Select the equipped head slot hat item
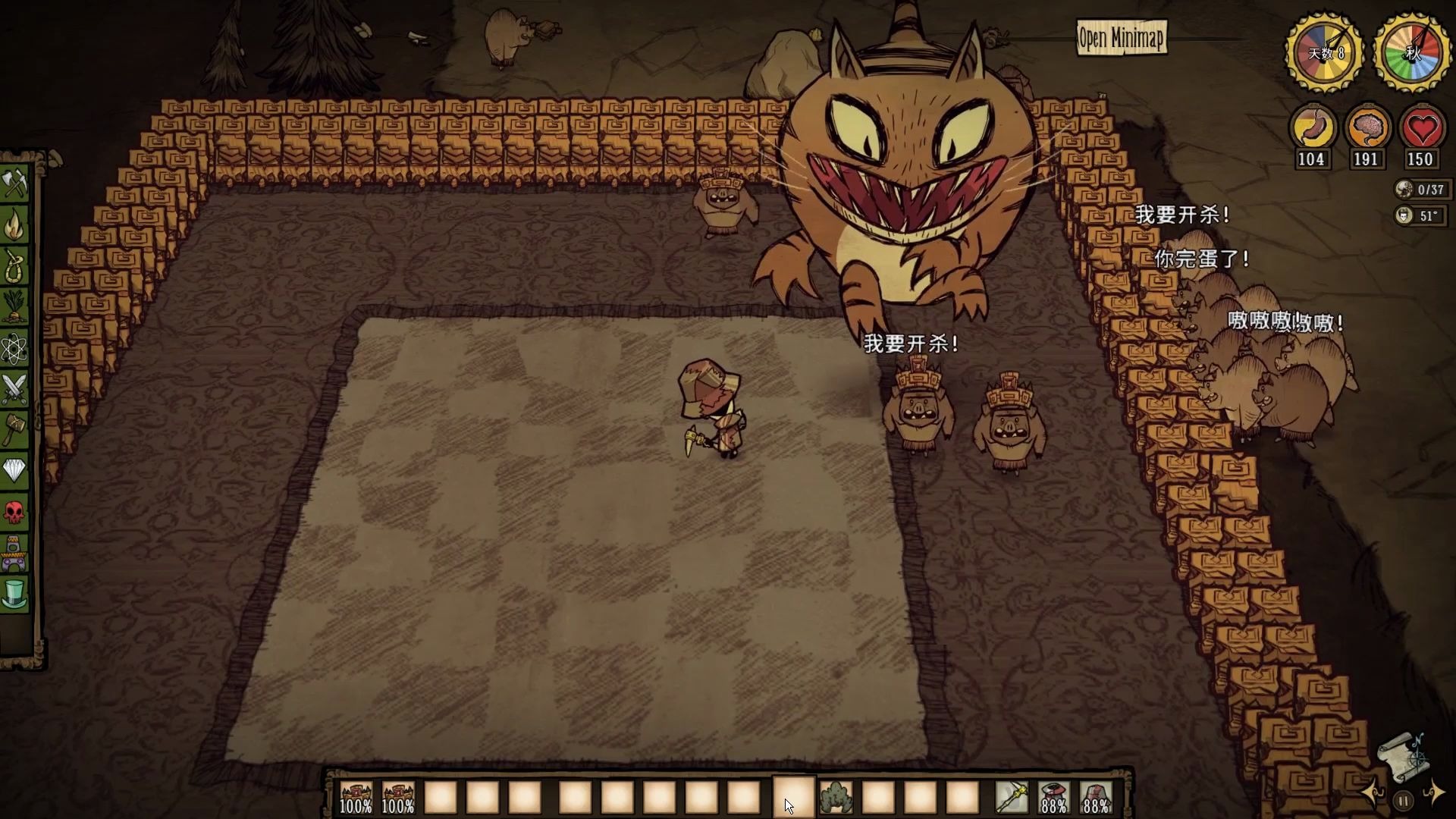Viewport: 1456px width, 819px height. [1096, 798]
